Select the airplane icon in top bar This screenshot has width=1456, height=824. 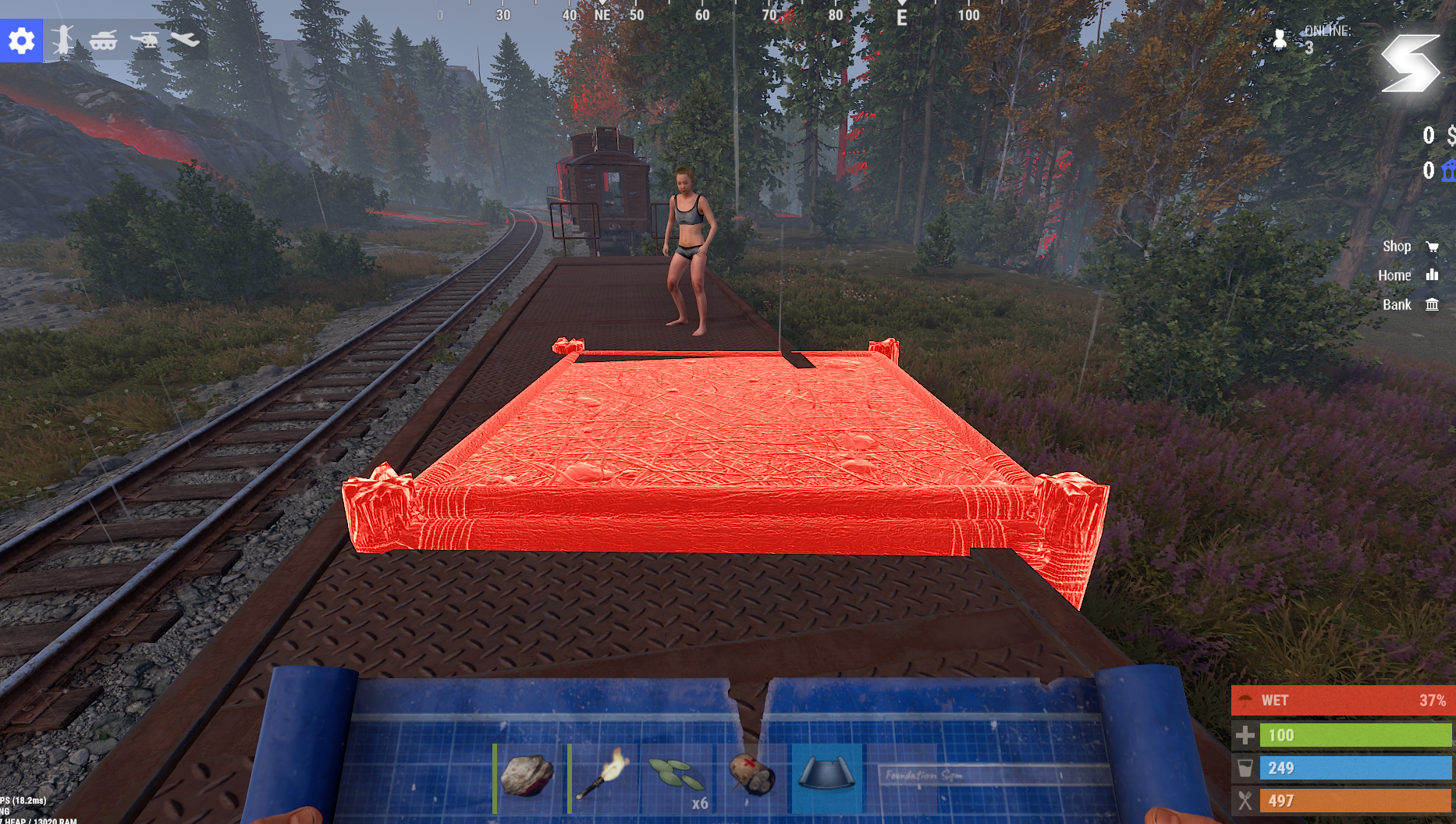tap(185, 40)
